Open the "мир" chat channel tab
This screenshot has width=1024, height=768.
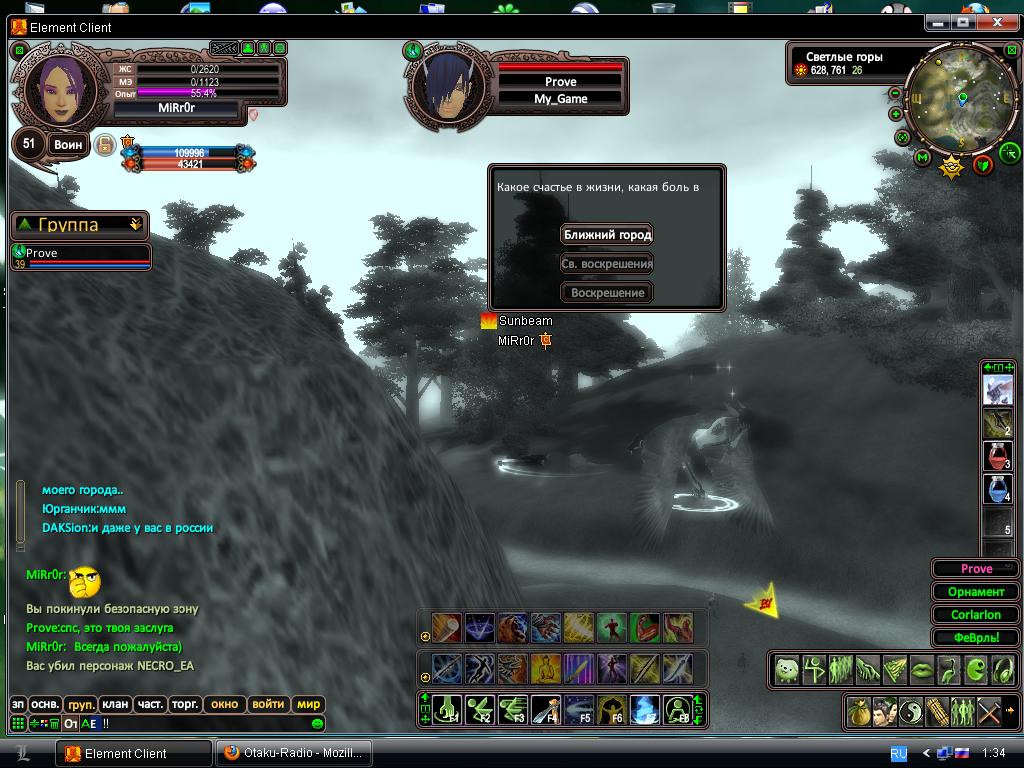coord(309,704)
